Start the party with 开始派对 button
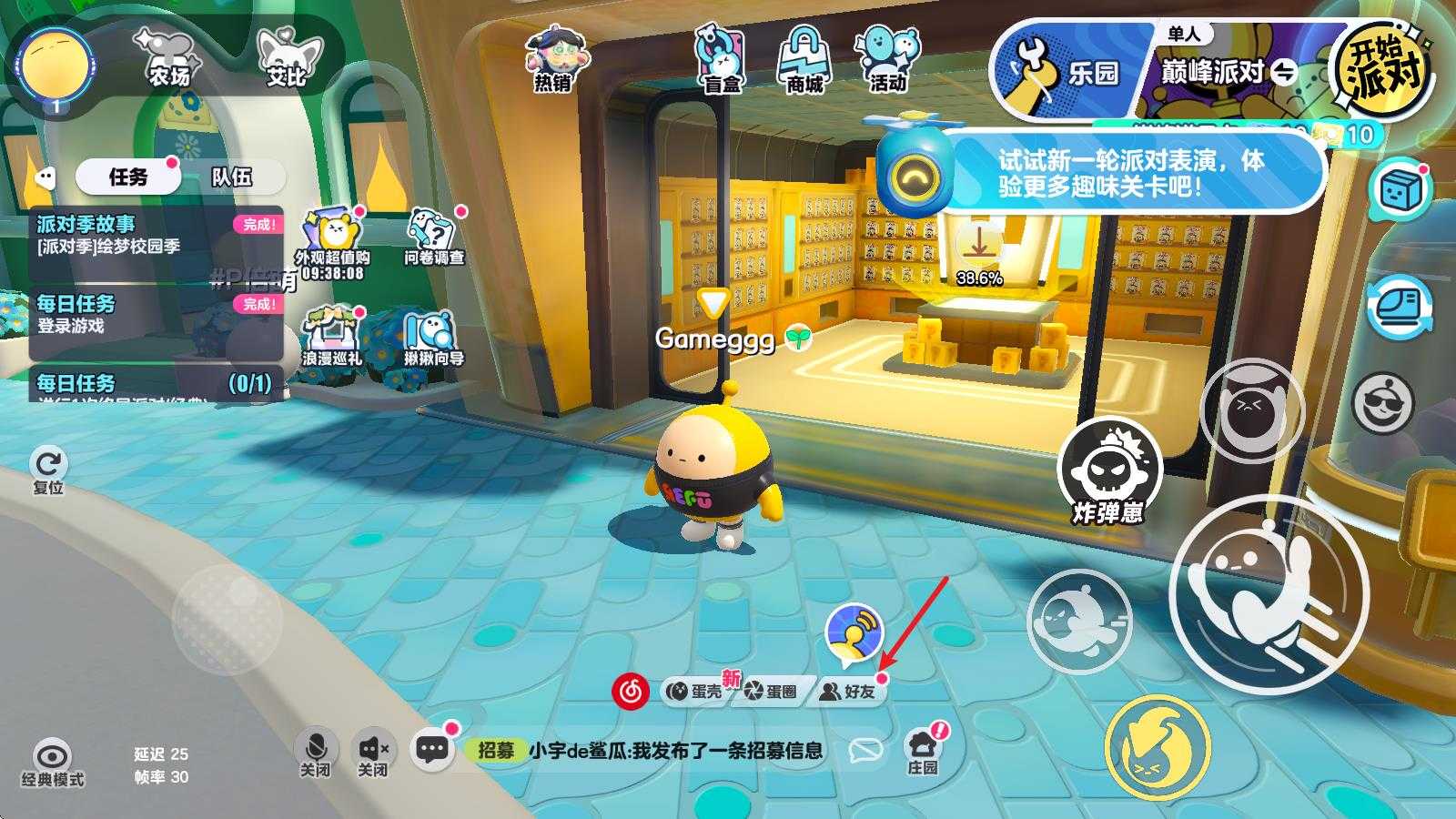This screenshot has height=819, width=1456. (x=1380, y=66)
